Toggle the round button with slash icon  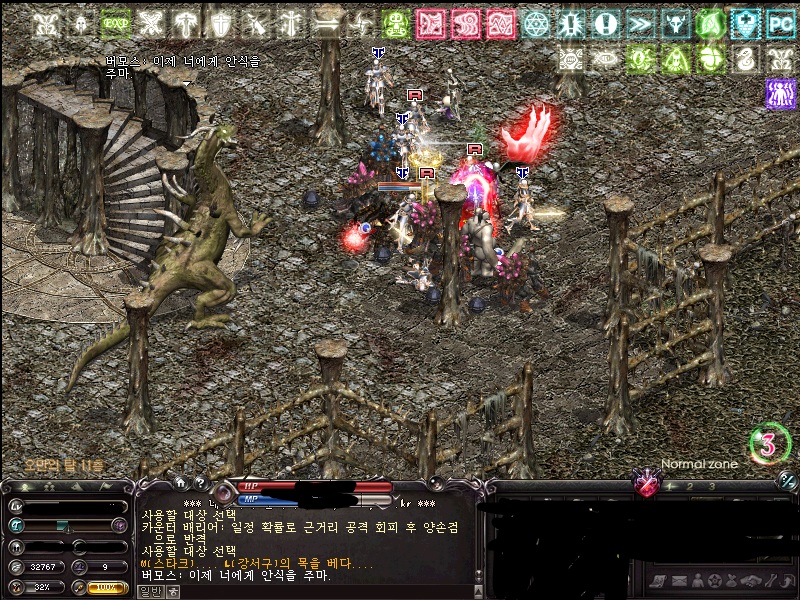[788, 481]
